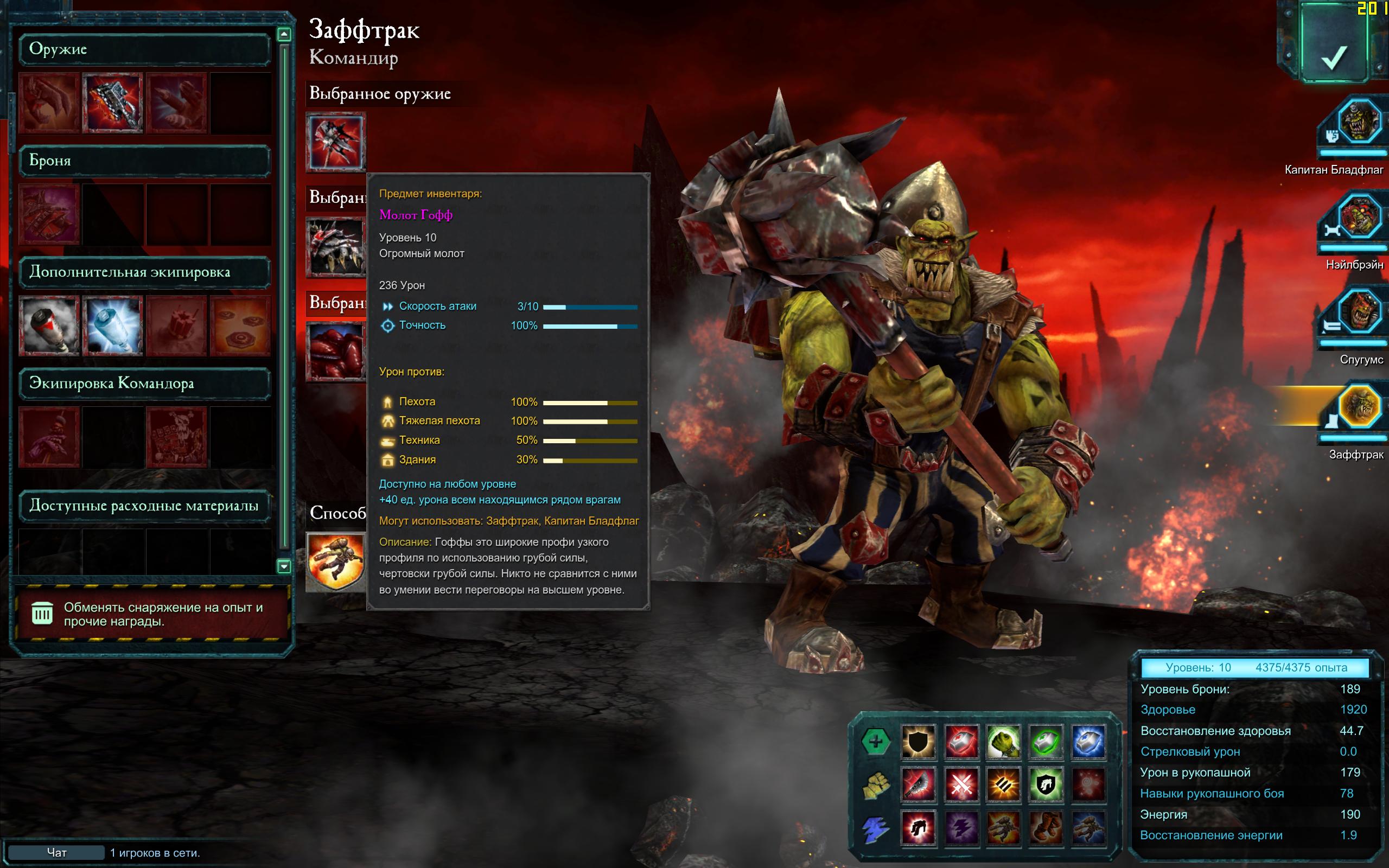Screen dimensions: 1389x868
Task: Select the Заффтрак hero portrait
Action: click(x=1358, y=407)
